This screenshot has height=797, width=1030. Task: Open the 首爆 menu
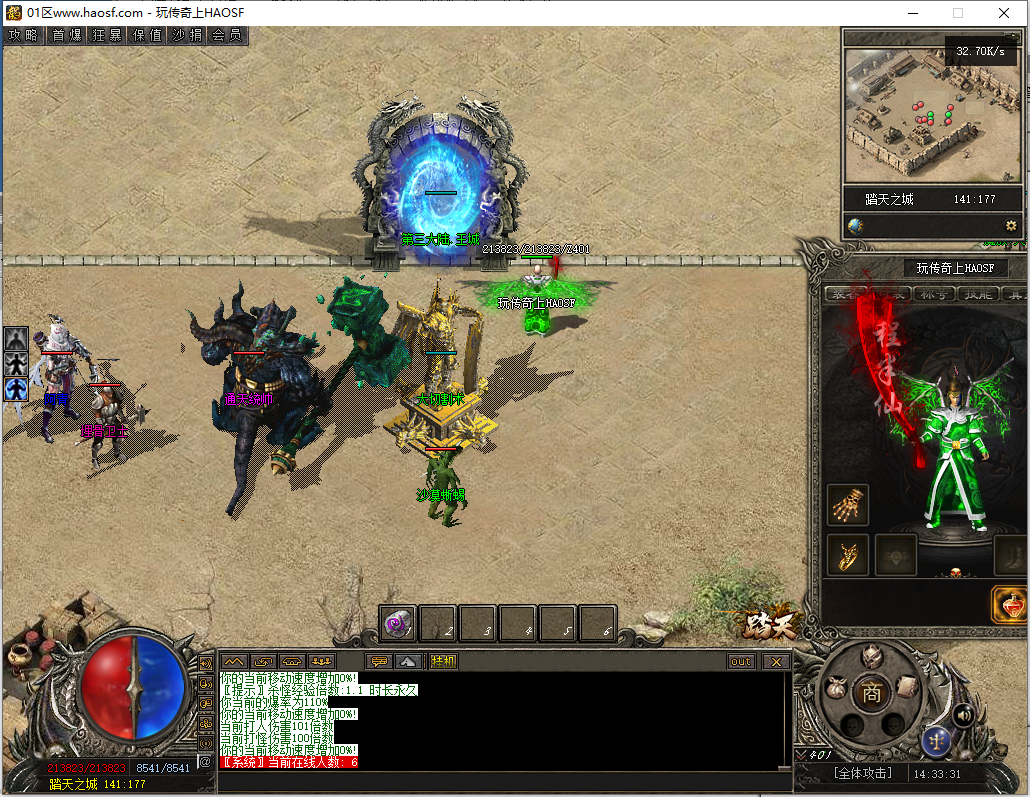[x=66, y=35]
